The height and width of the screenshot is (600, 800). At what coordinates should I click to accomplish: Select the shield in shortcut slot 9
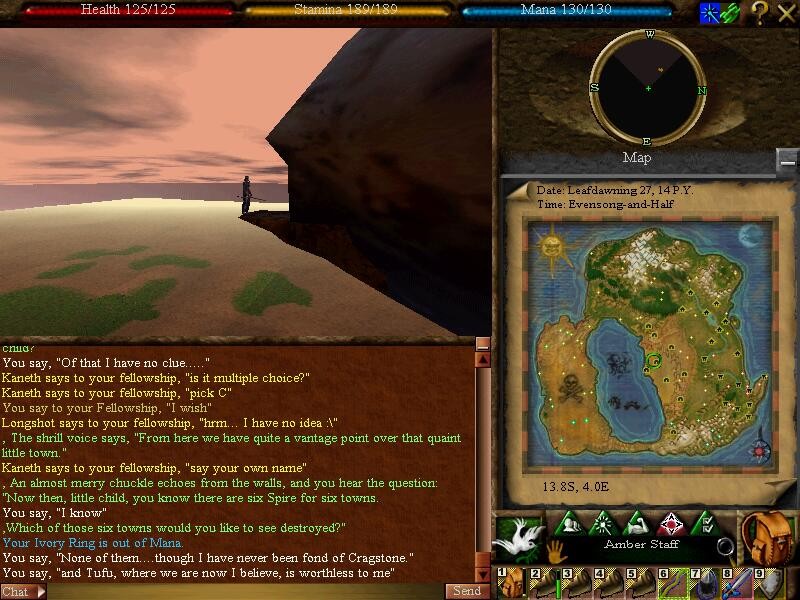tap(768, 583)
